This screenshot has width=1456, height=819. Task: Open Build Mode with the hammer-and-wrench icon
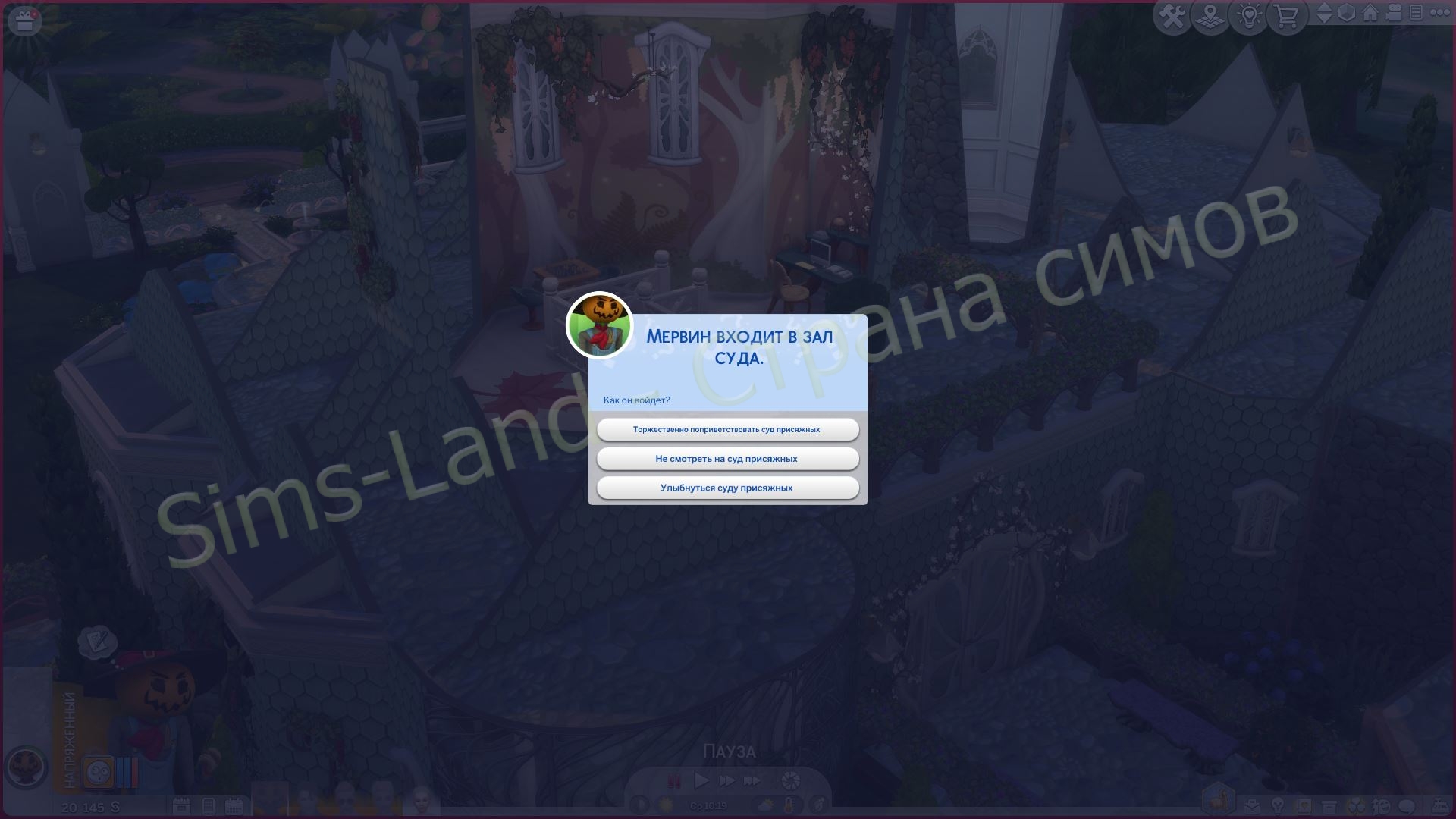coord(1172,15)
